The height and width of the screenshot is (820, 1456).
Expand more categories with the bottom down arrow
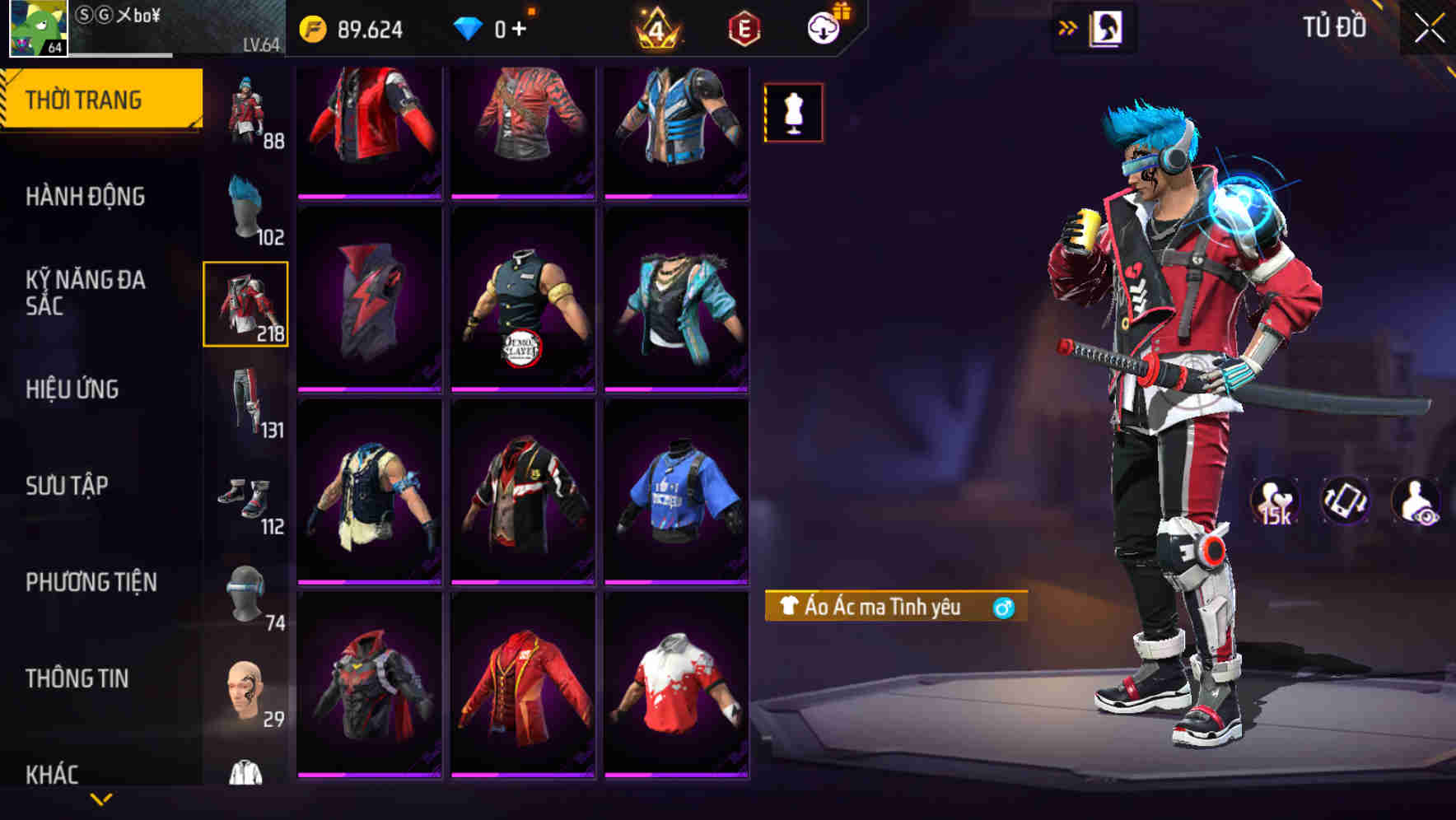click(x=103, y=800)
